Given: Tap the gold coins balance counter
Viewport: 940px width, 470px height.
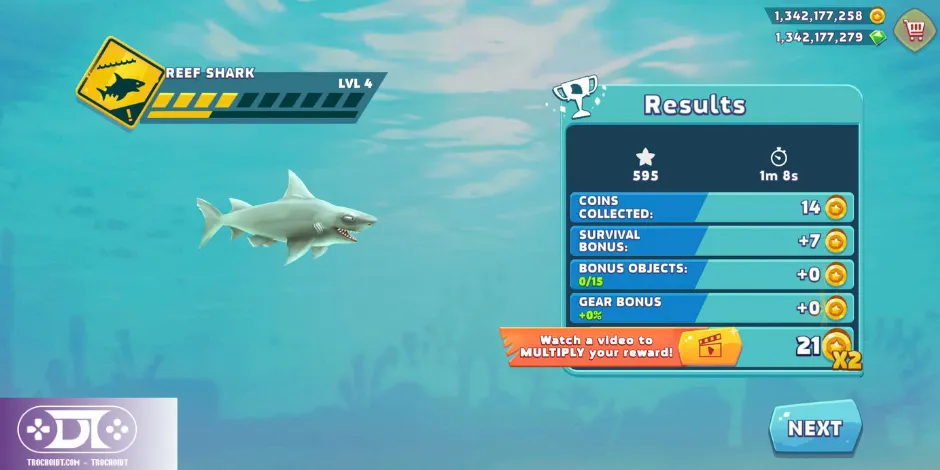Looking at the screenshot, I should [825, 16].
